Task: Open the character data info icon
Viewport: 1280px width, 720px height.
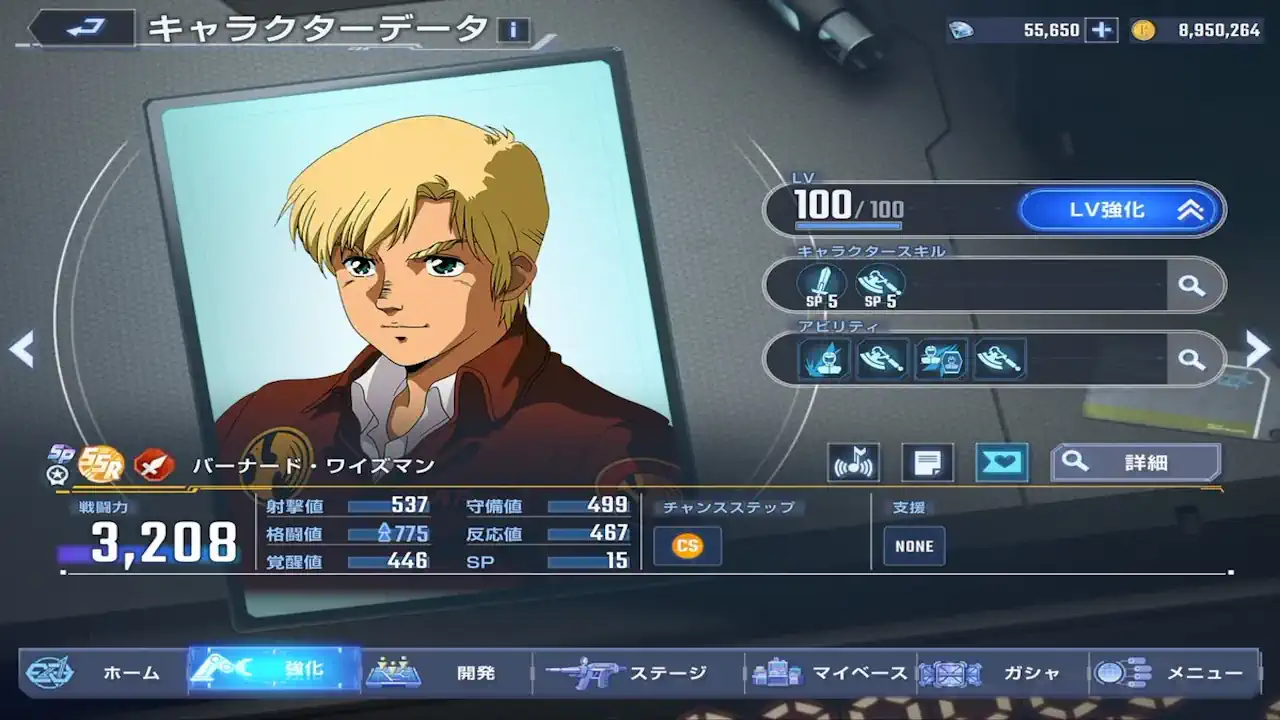Action: pos(513,30)
